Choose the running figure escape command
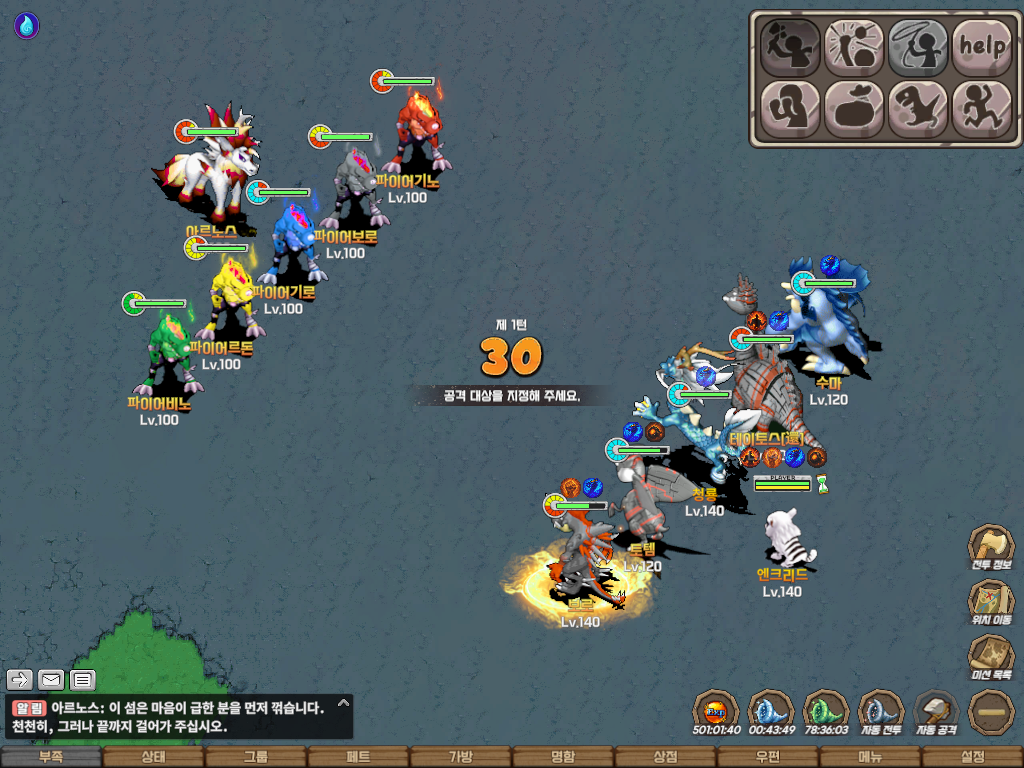The image size is (1024, 768). click(982, 108)
